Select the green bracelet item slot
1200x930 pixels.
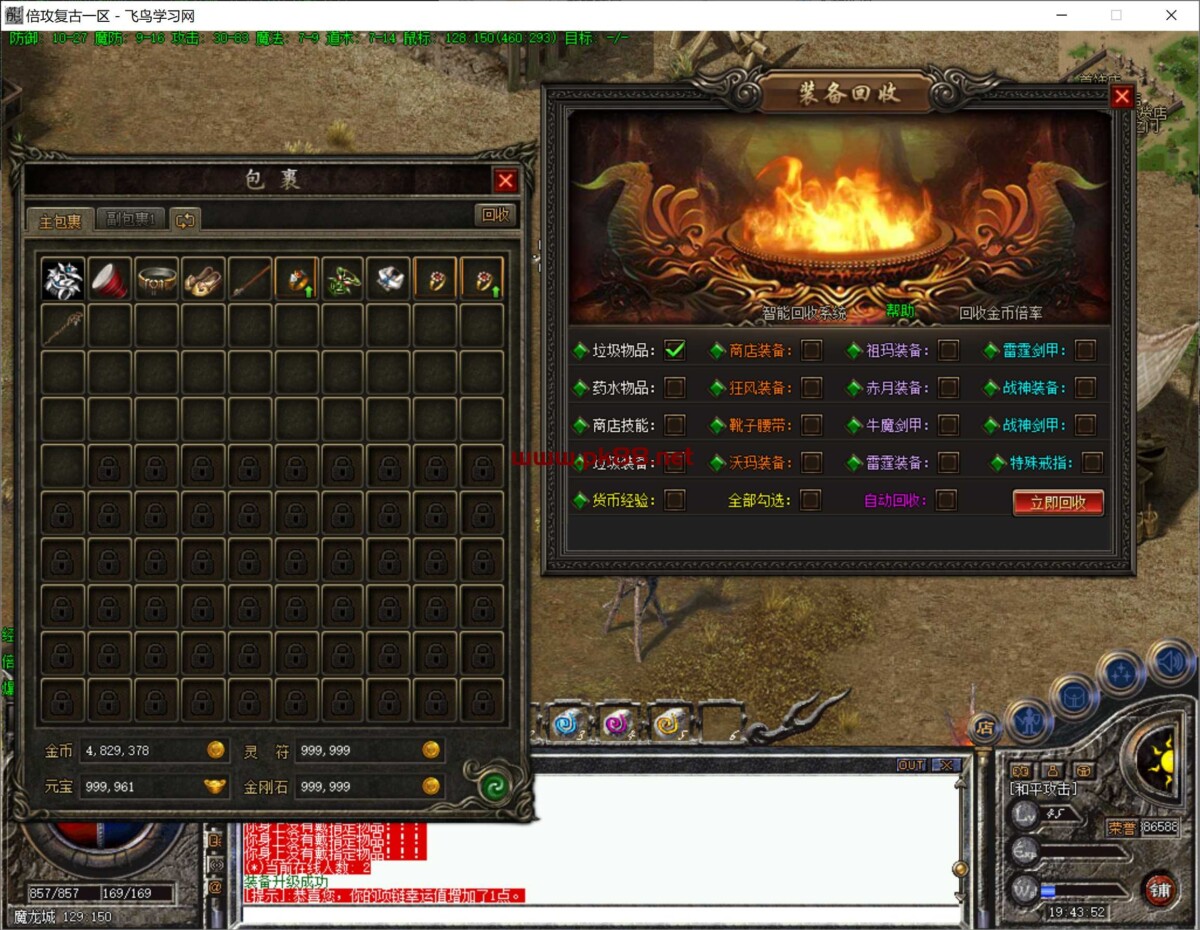[342, 280]
